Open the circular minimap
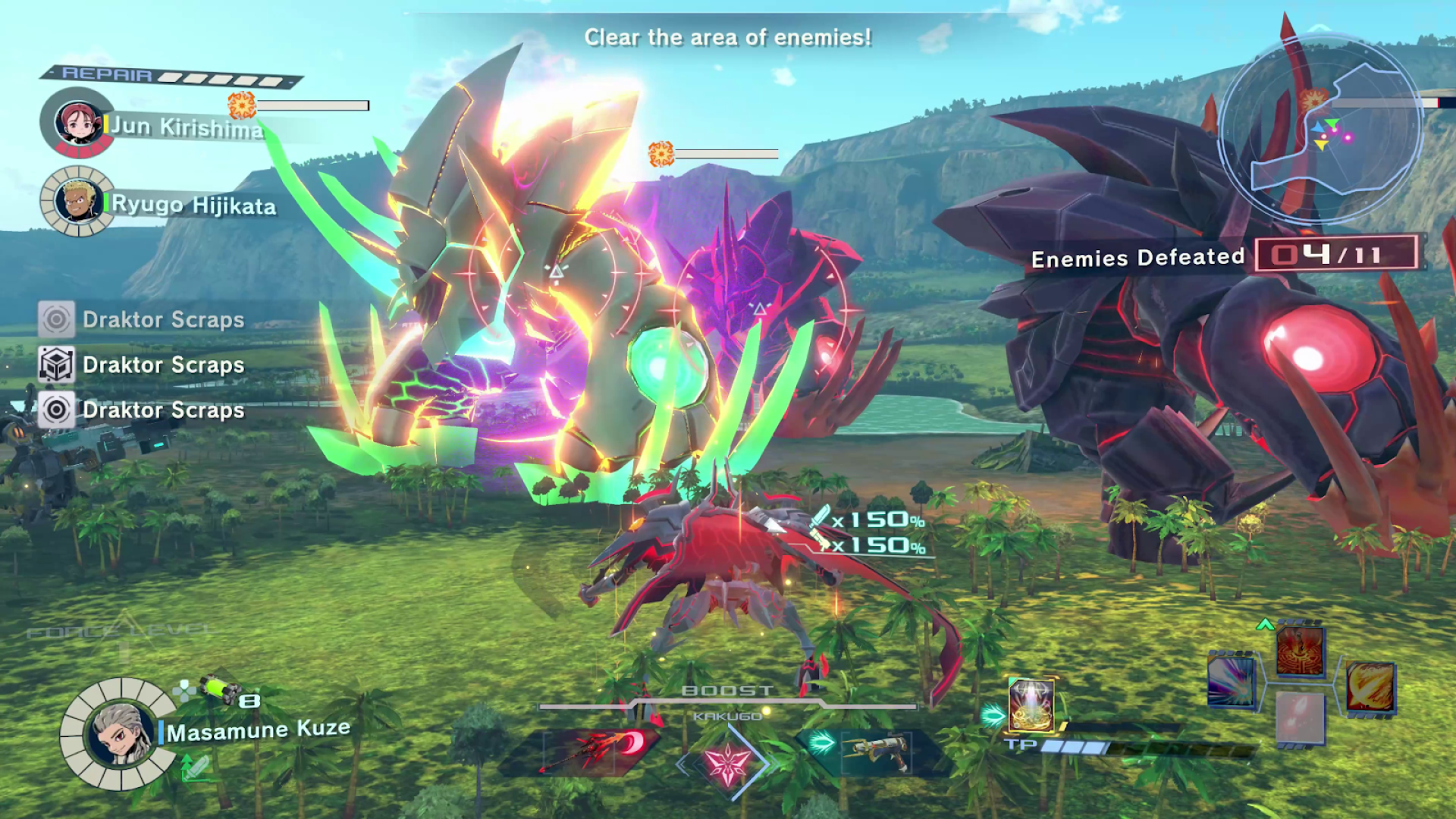 coord(1320,129)
